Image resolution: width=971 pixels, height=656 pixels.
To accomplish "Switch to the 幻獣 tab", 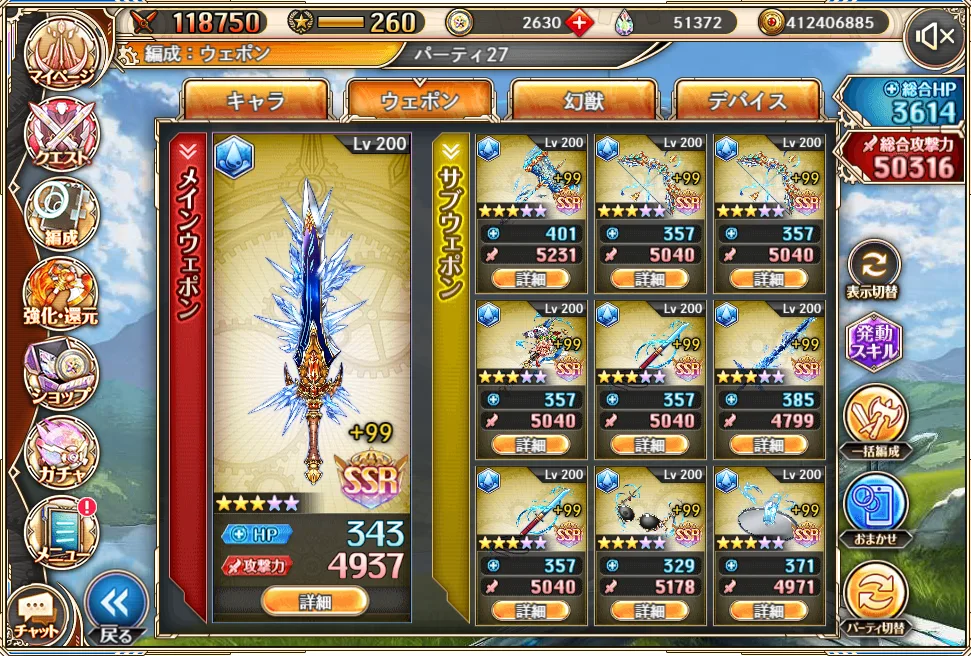I will (583, 100).
